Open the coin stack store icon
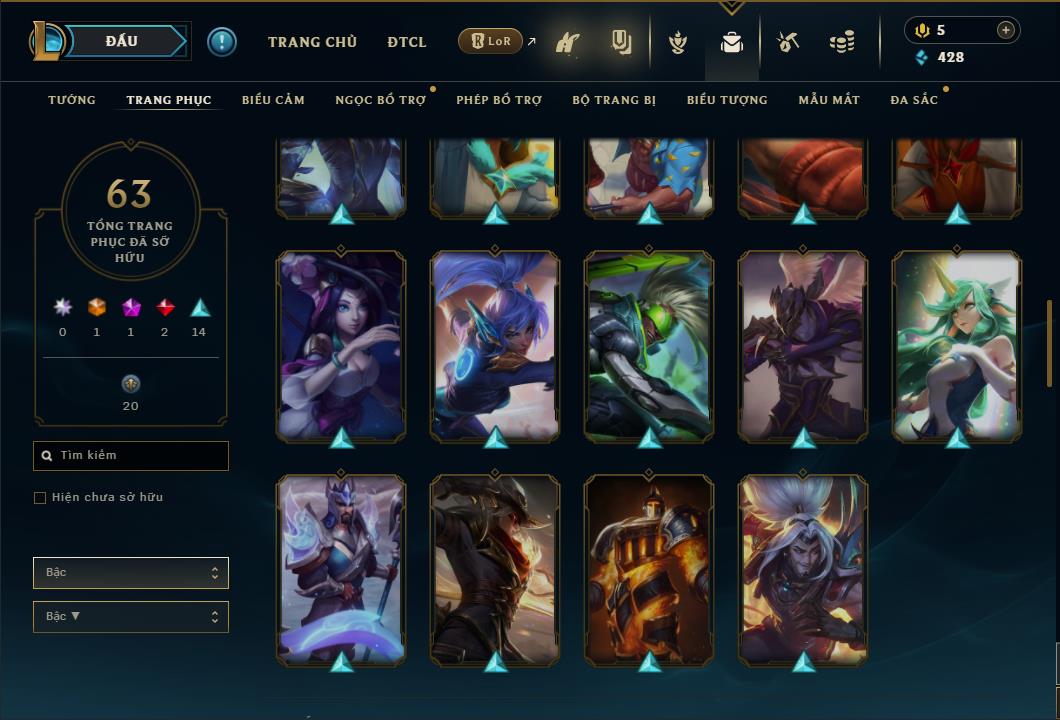1060x720 pixels. click(842, 43)
